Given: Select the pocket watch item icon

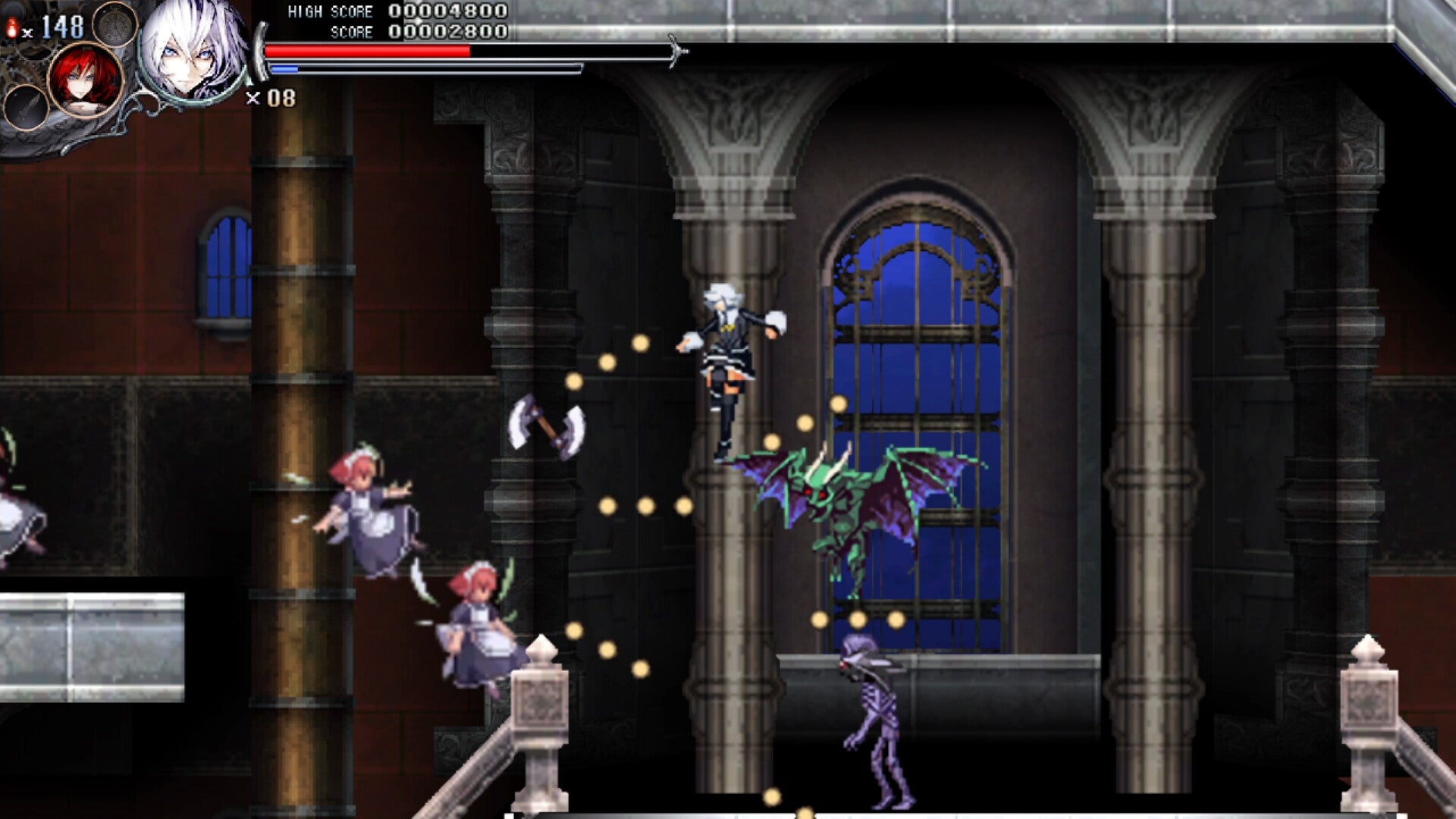Looking at the screenshot, I should [115, 26].
